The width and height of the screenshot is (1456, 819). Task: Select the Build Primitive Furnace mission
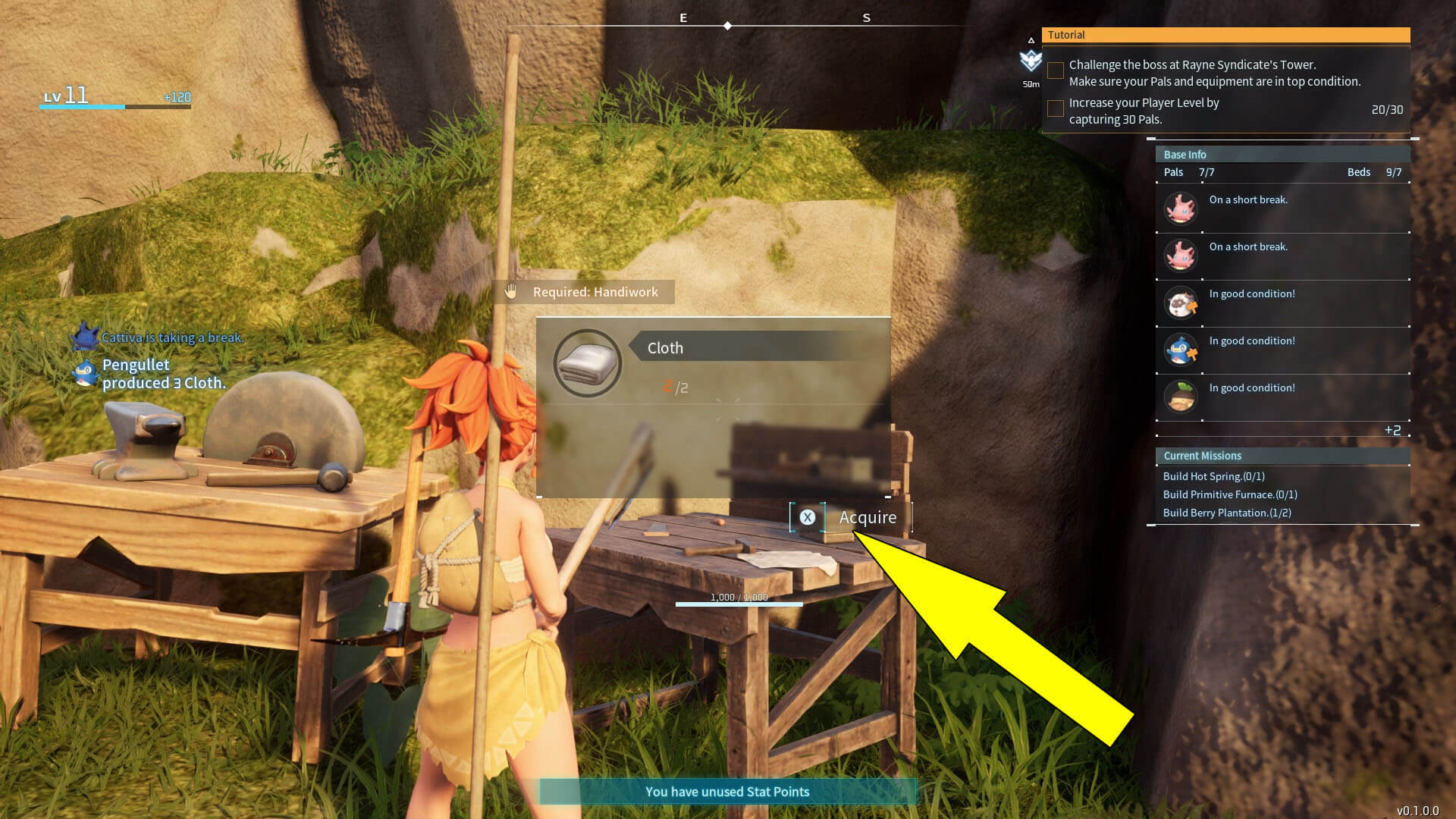point(1229,494)
